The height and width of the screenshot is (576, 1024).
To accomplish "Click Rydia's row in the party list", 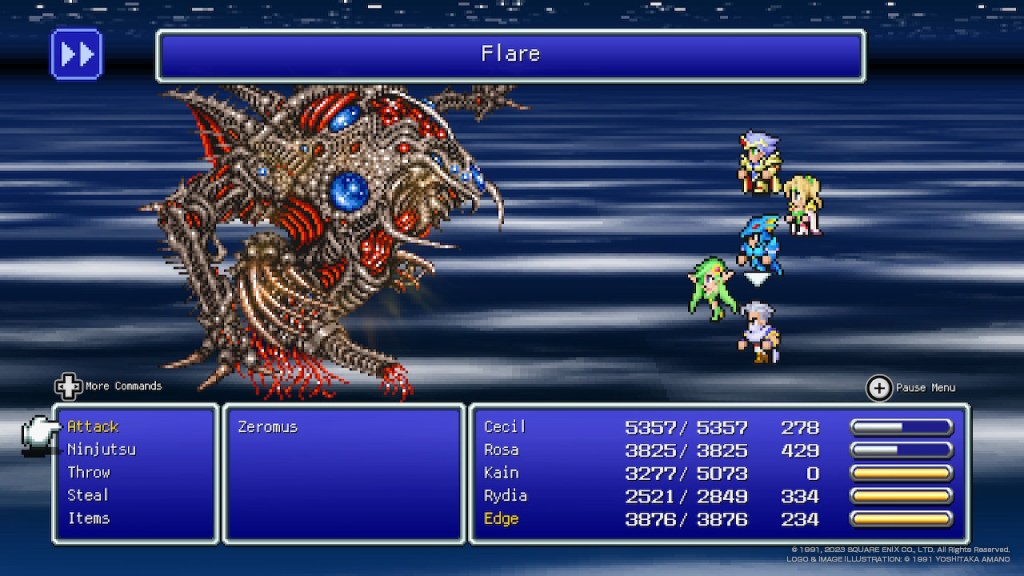I will click(717, 496).
